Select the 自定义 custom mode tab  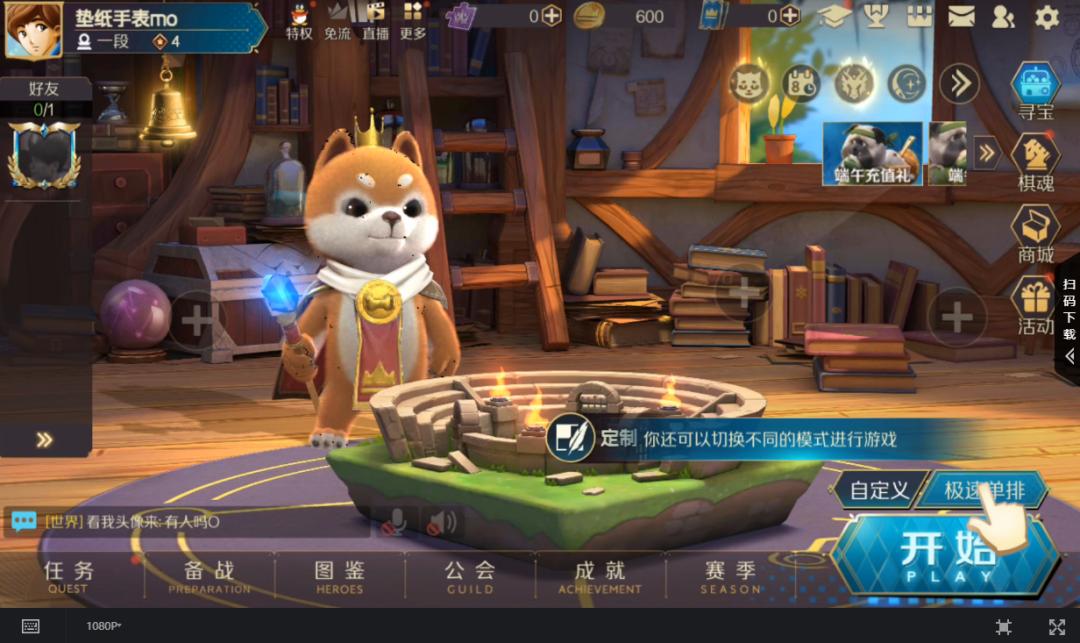coord(877,490)
